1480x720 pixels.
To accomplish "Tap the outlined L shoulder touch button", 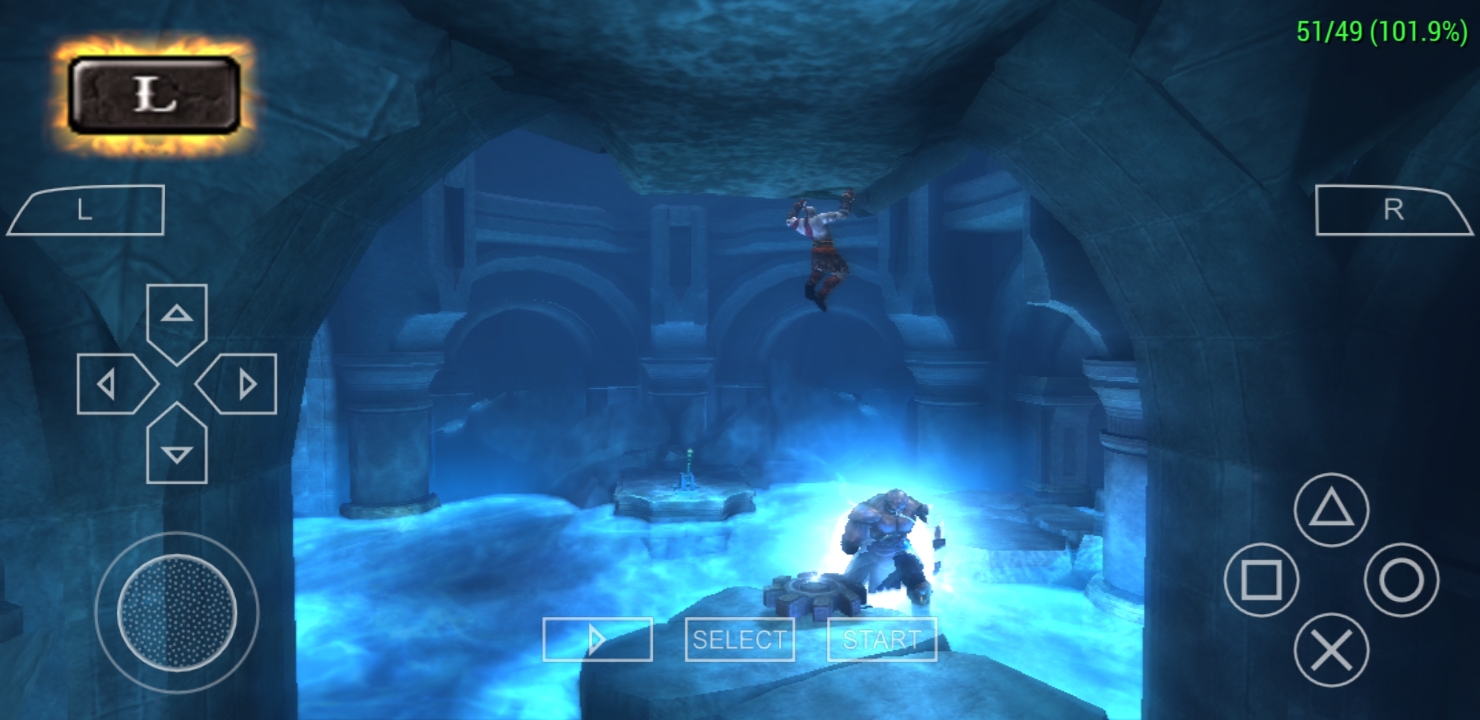I will (x=86, y=211).
